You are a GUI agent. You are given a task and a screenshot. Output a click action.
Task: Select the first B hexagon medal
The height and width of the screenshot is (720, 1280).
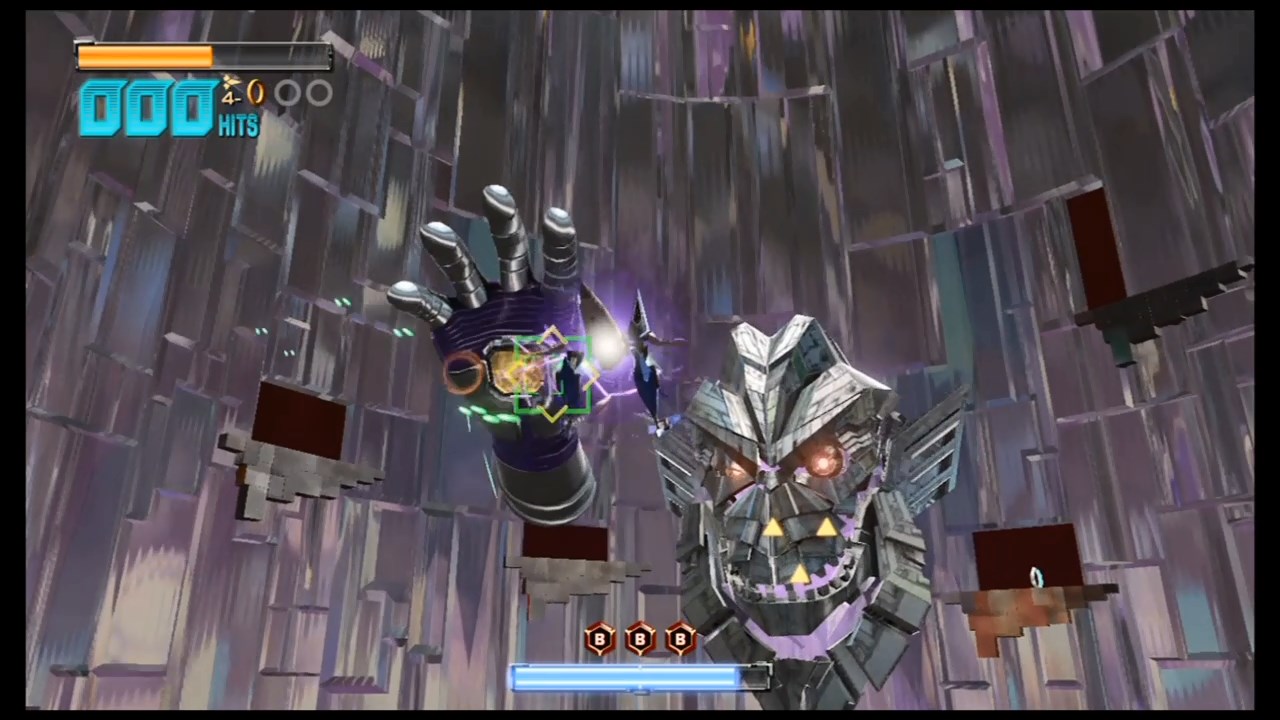click(x=599, y=640)
